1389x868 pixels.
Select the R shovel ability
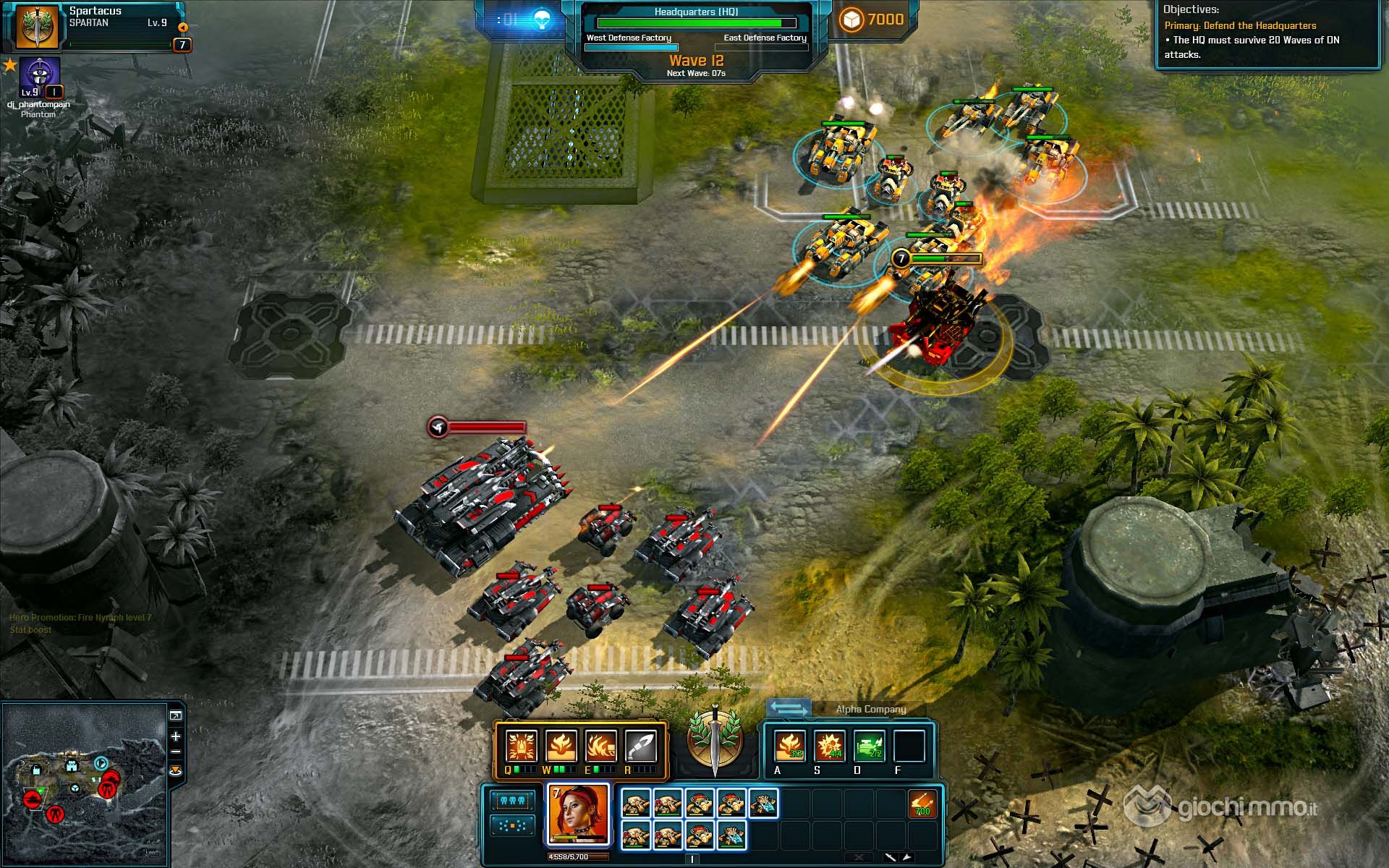pyautogui.click(x=640, y=746)
